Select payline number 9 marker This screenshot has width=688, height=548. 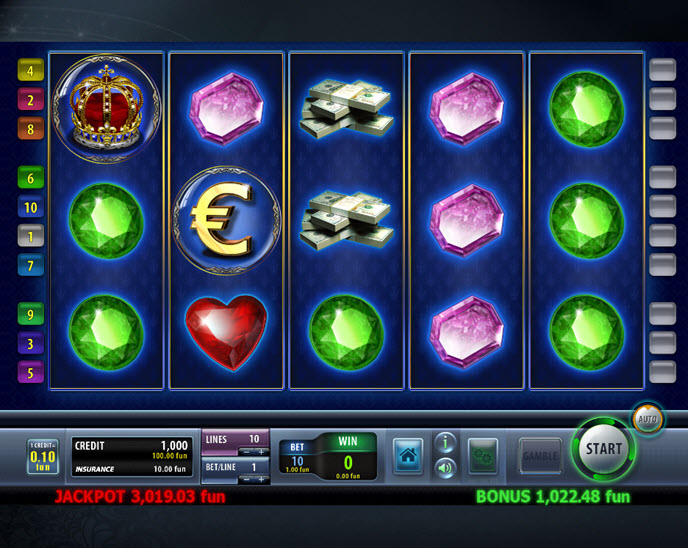coord(30,314)
